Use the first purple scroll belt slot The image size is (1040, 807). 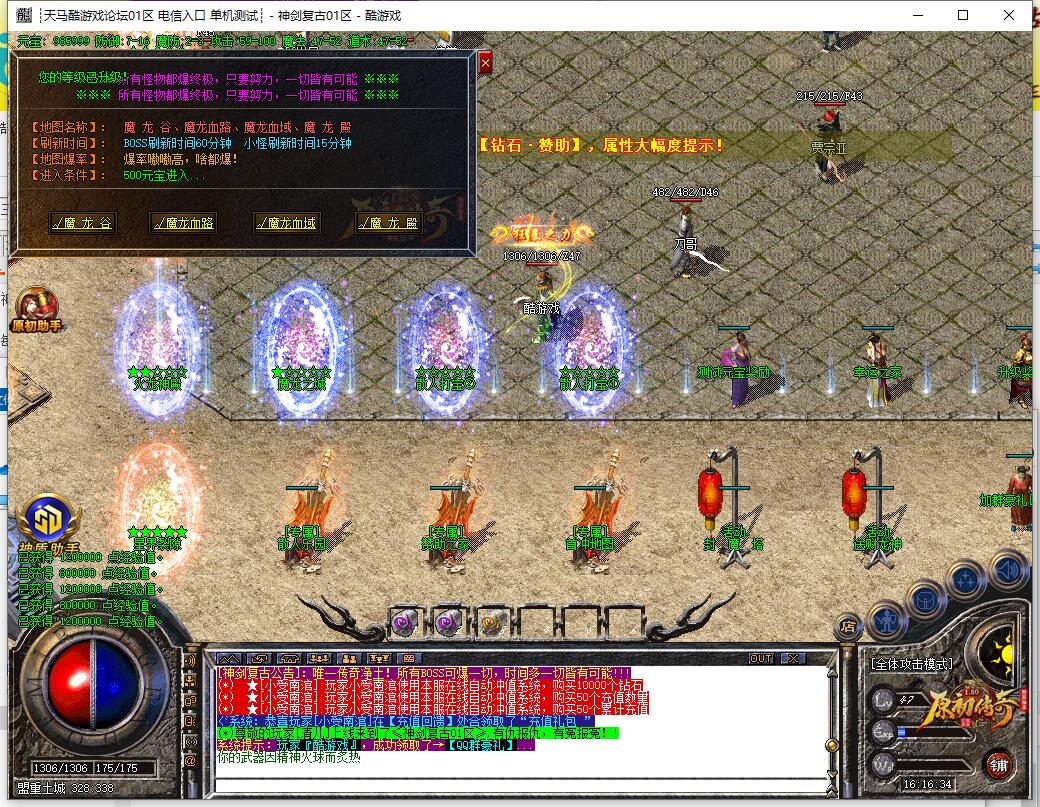coord(404,622)
